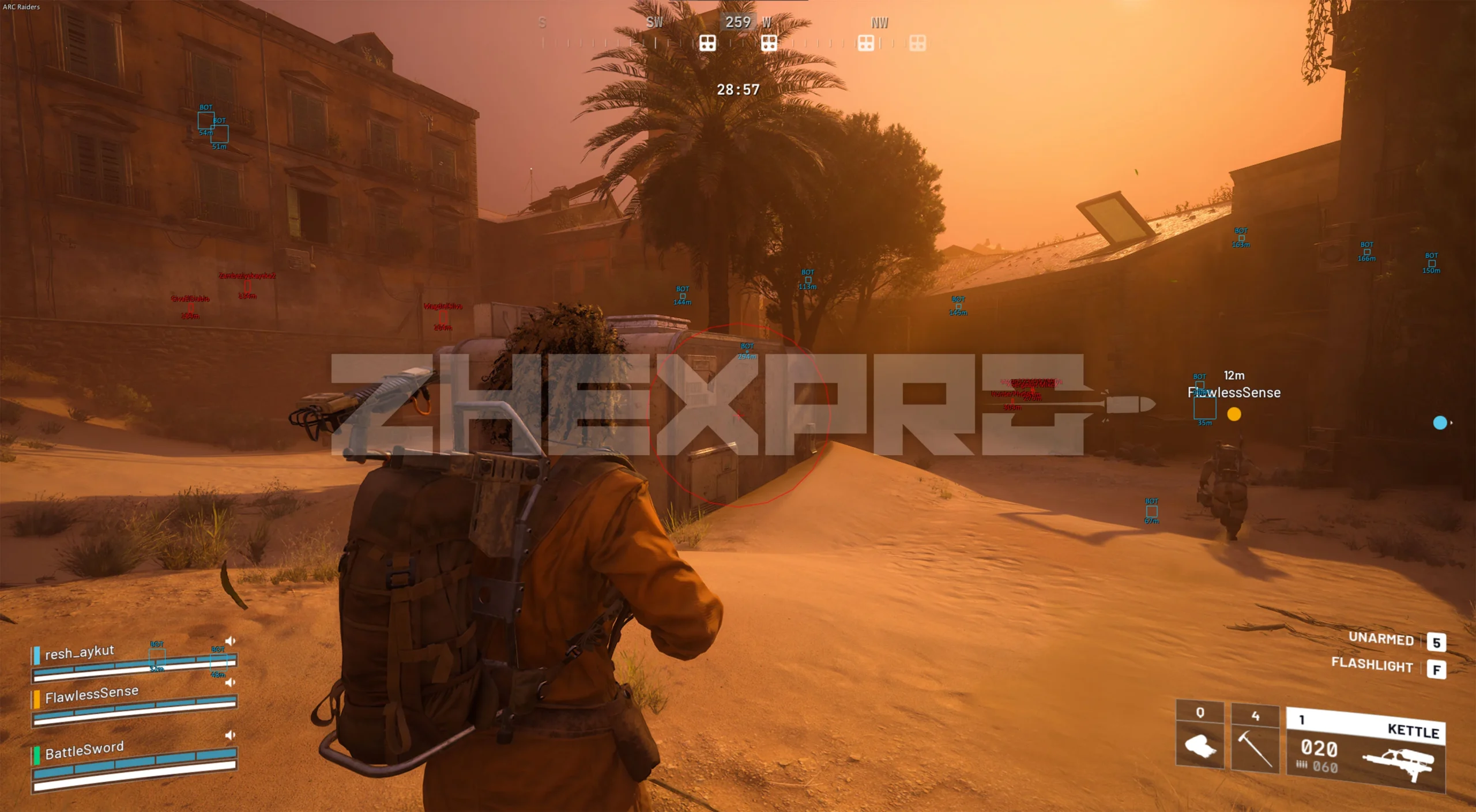Mute the speaker icon next to resh_aykut
1476x812 pixels.
tap(230, 640)
